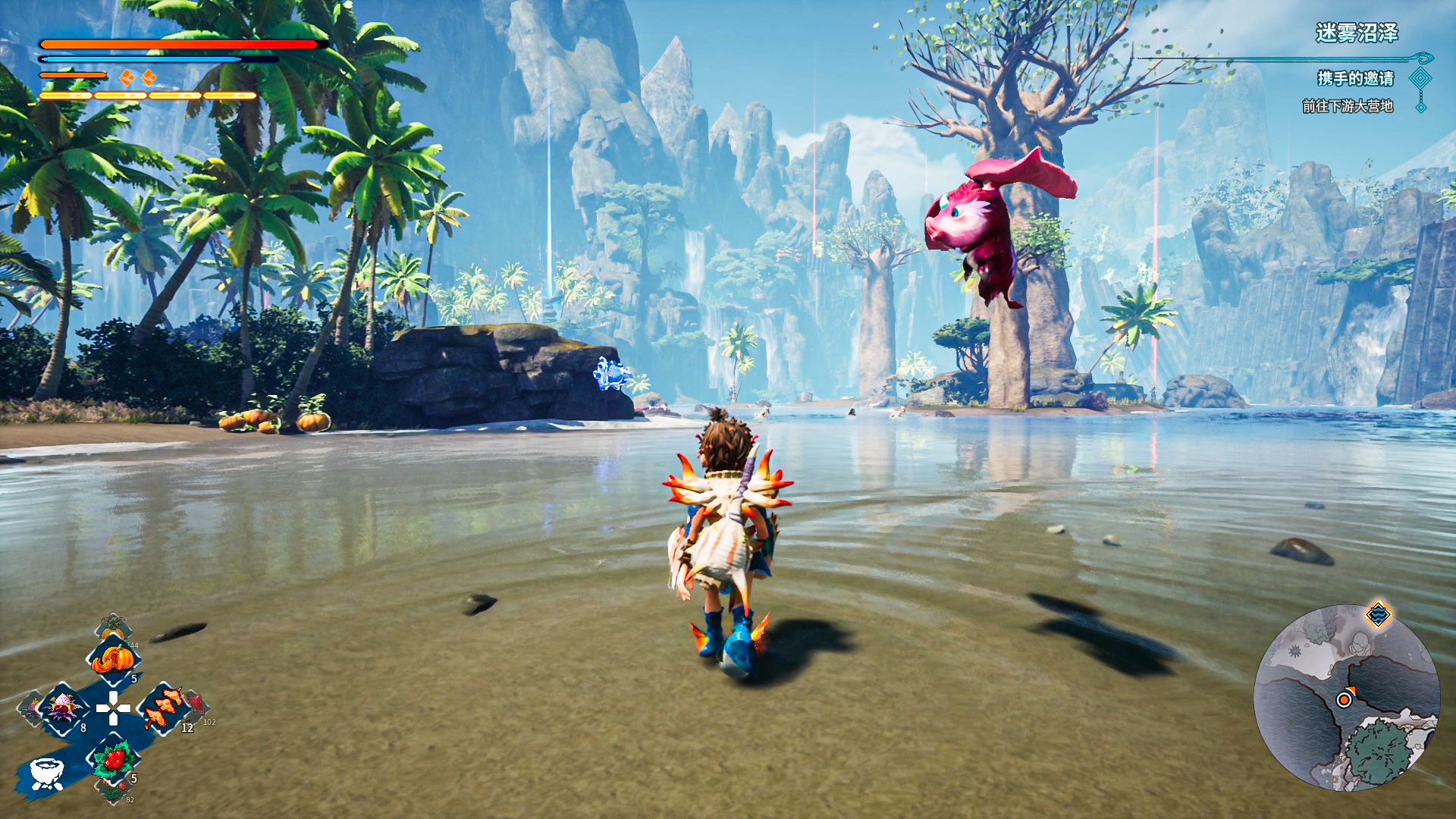Click the objective text 前往下游大营地

click(x=1348, y=106)
